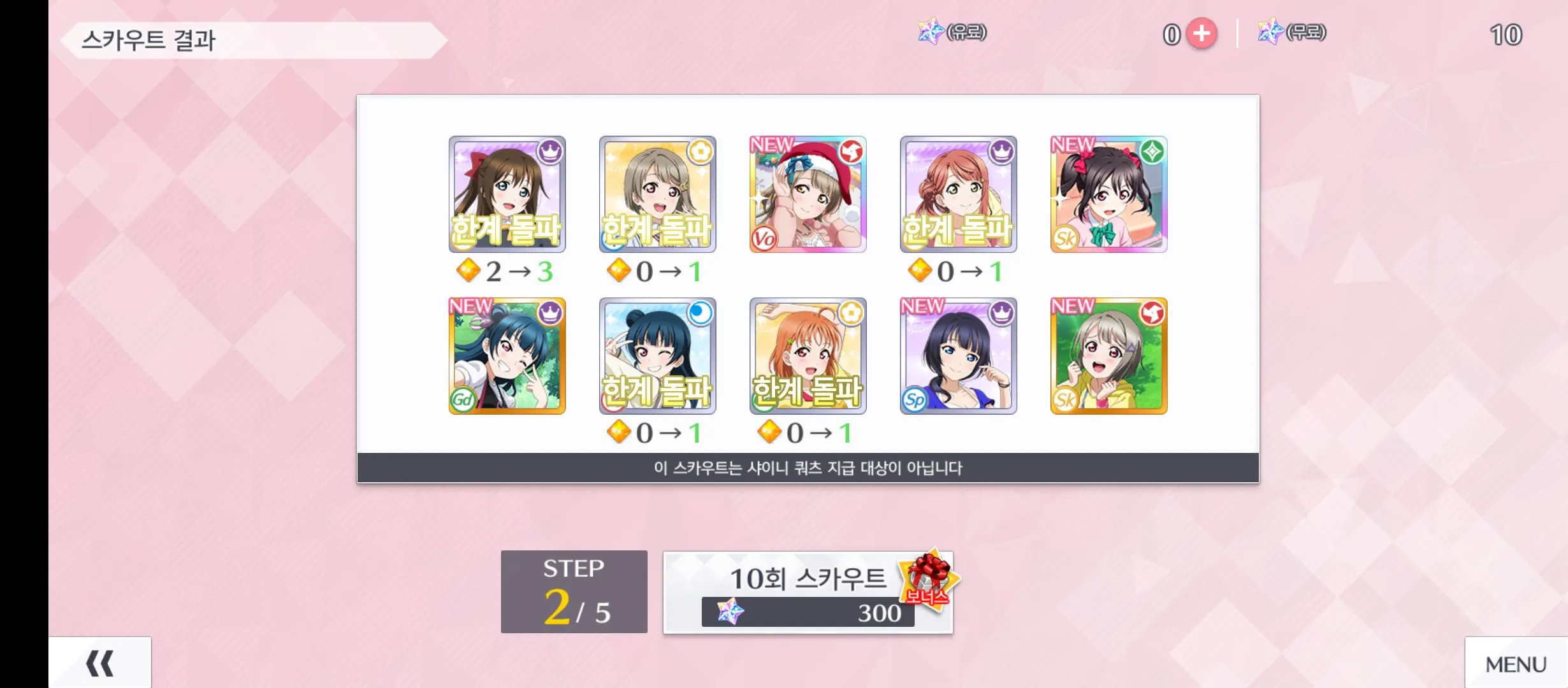Select the winking blue-haired girl Gd card
Image resolution: width=1568 pixels, height=688 pixels.
point(507,355)
